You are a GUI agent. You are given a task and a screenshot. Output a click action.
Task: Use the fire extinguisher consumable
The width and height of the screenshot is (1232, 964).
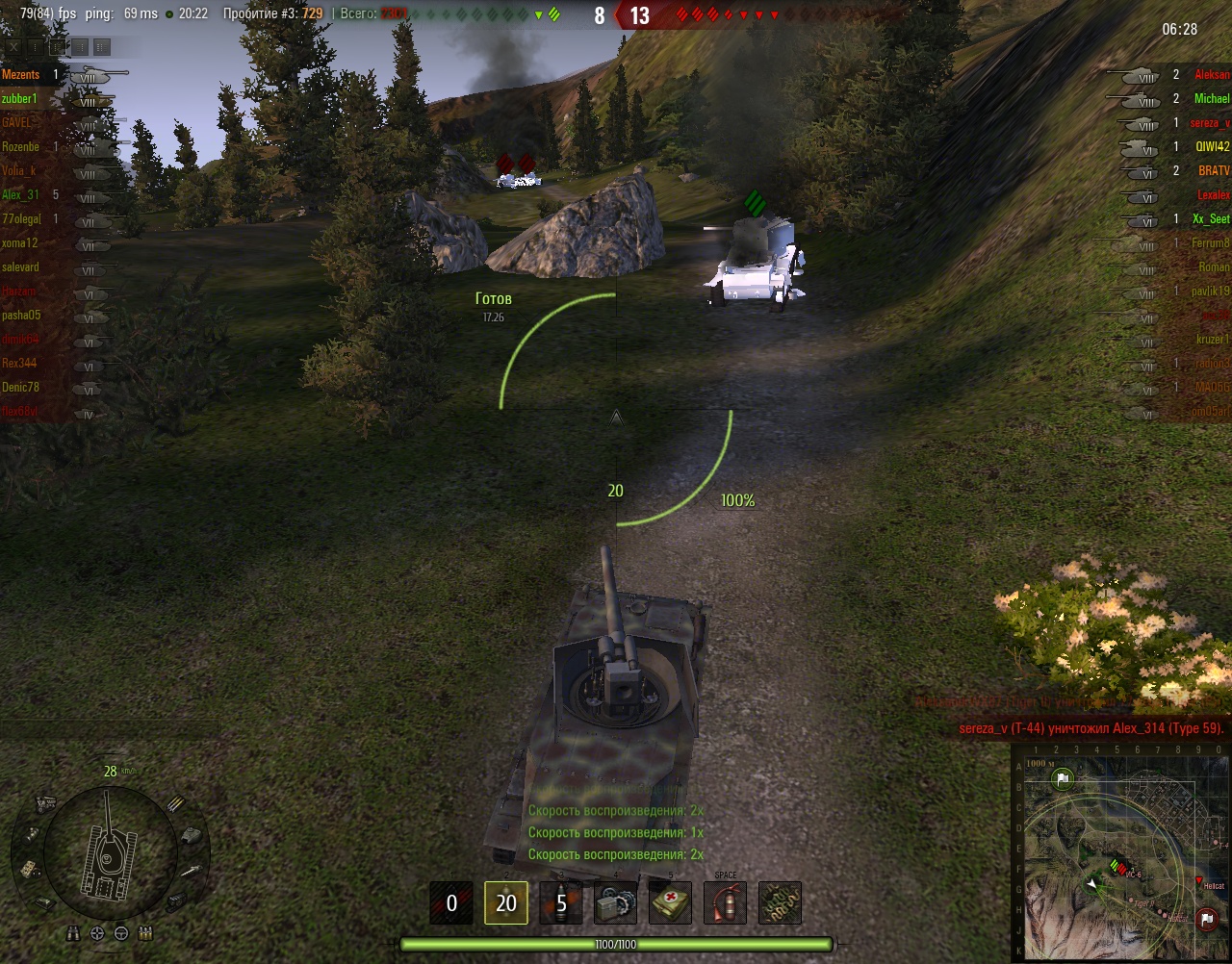[725, 902]
